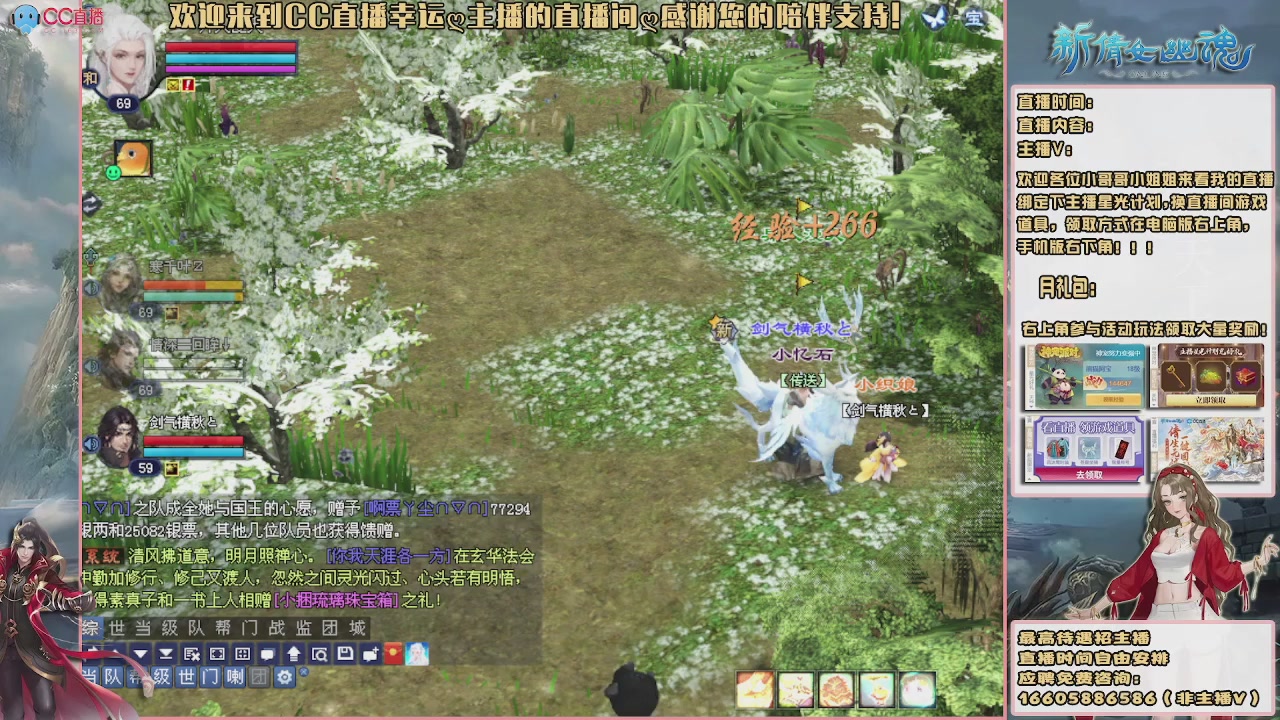Toggle the 喇 loudspeaker channel filter
The height and width of the screenshot is (720, 1280).
point(236,677)
